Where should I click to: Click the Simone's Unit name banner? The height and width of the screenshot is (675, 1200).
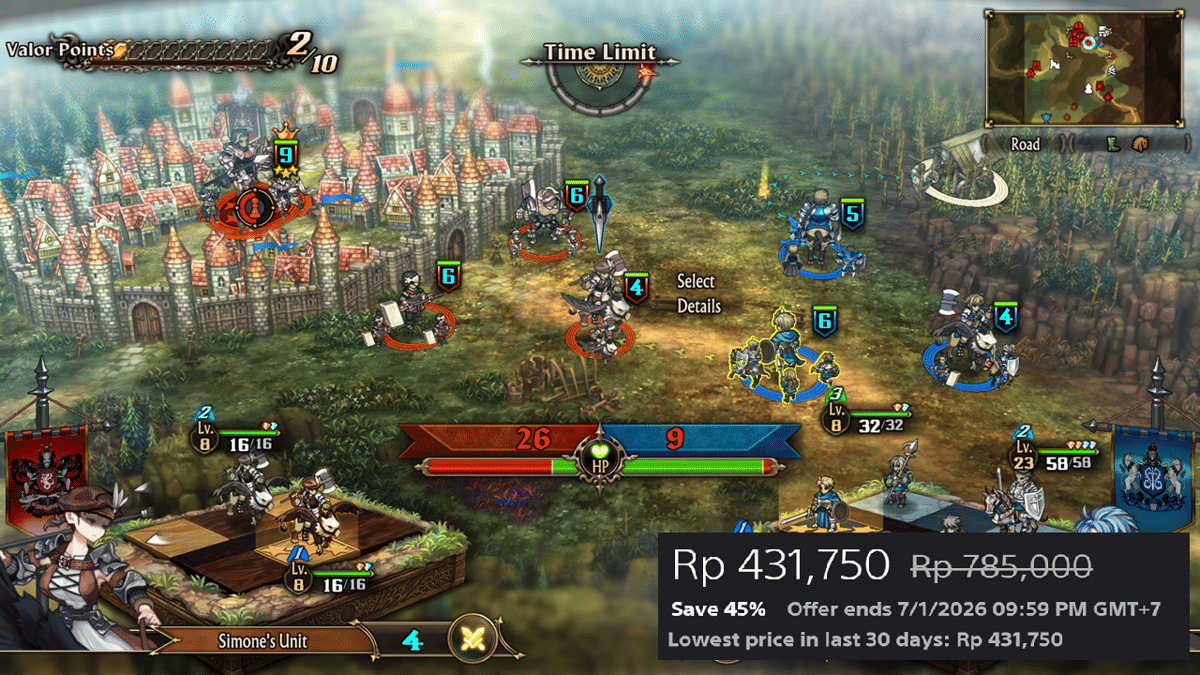click(265, 640)
